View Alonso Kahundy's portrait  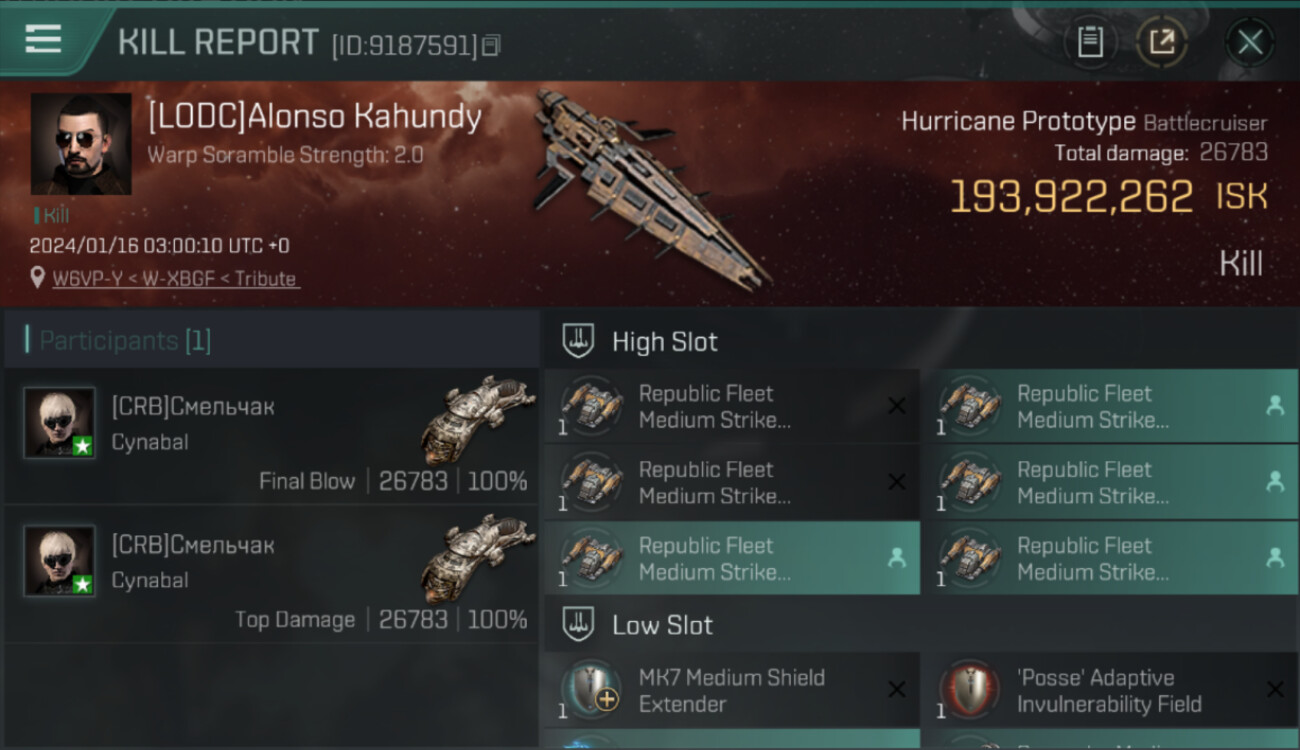pos(81,144)
